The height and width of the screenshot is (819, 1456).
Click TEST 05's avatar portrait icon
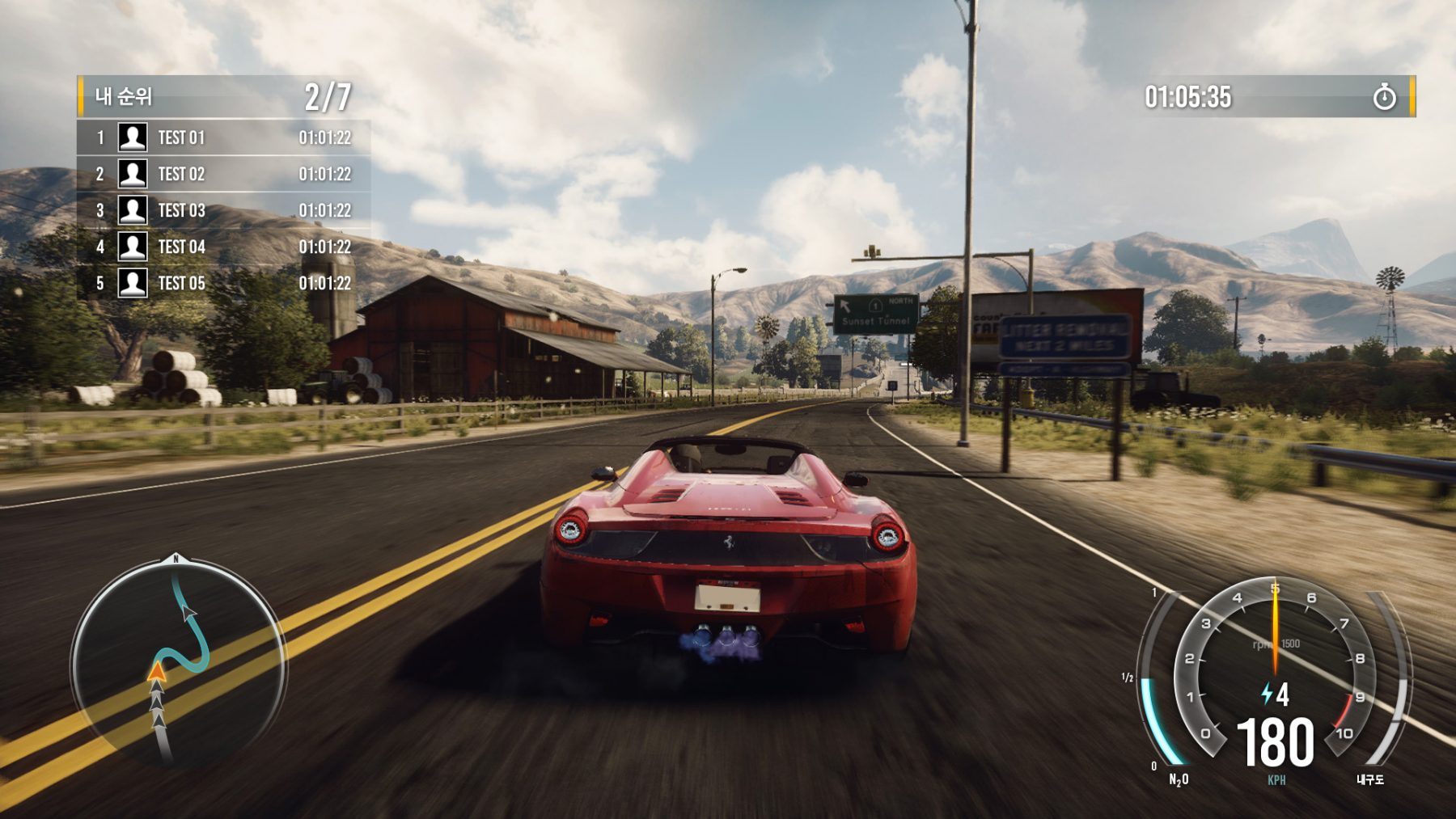pyautogui.click(x=133, y=281)
